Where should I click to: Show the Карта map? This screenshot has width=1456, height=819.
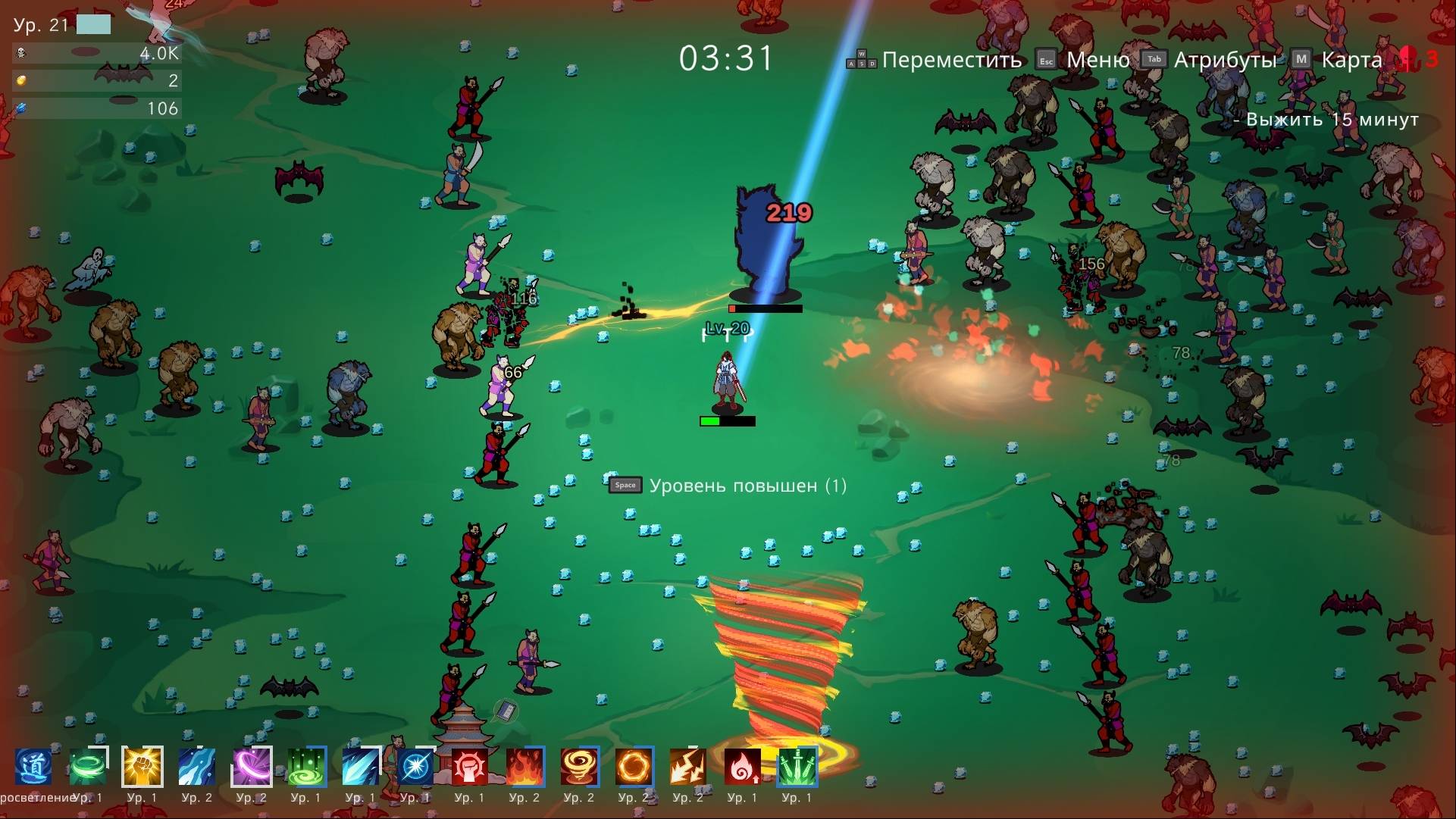1351,60
